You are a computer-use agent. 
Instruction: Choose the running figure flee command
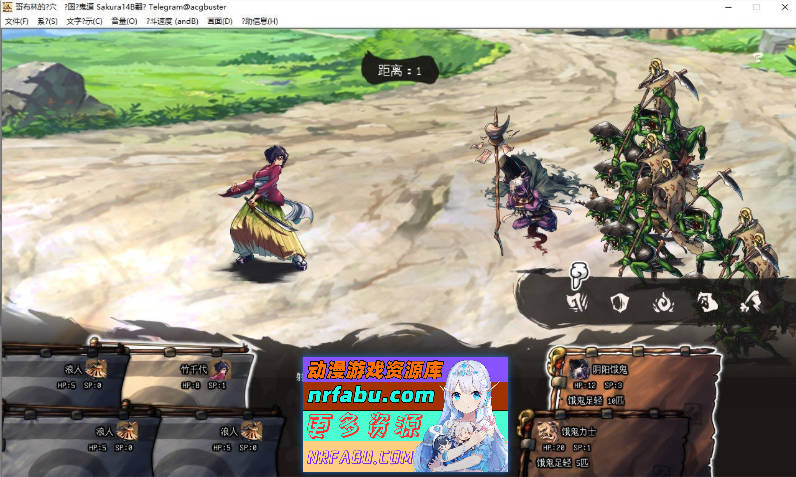pos(750,302)
